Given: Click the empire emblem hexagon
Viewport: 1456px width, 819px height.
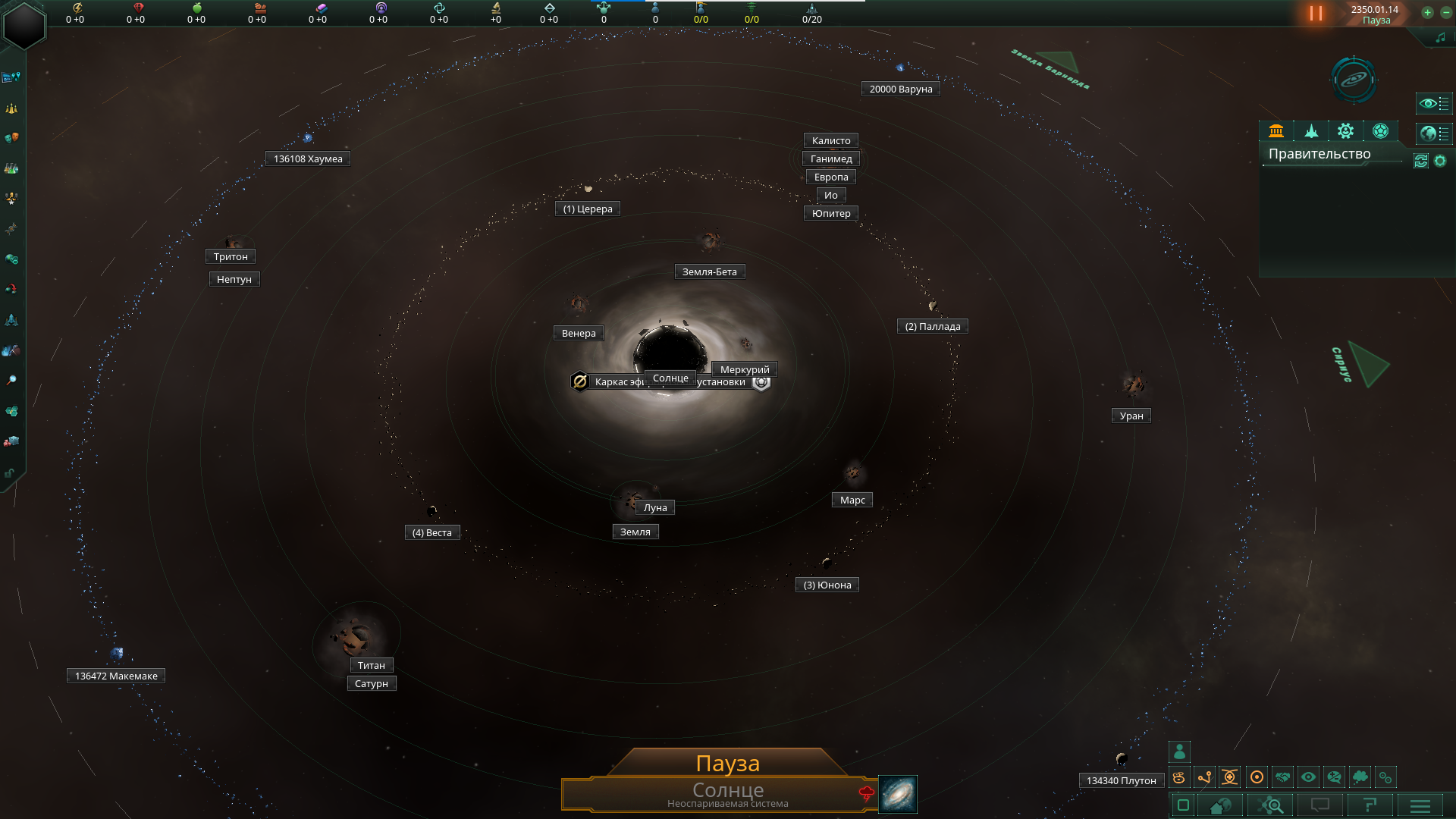Looking at the screenshot, I should [24, 25].
